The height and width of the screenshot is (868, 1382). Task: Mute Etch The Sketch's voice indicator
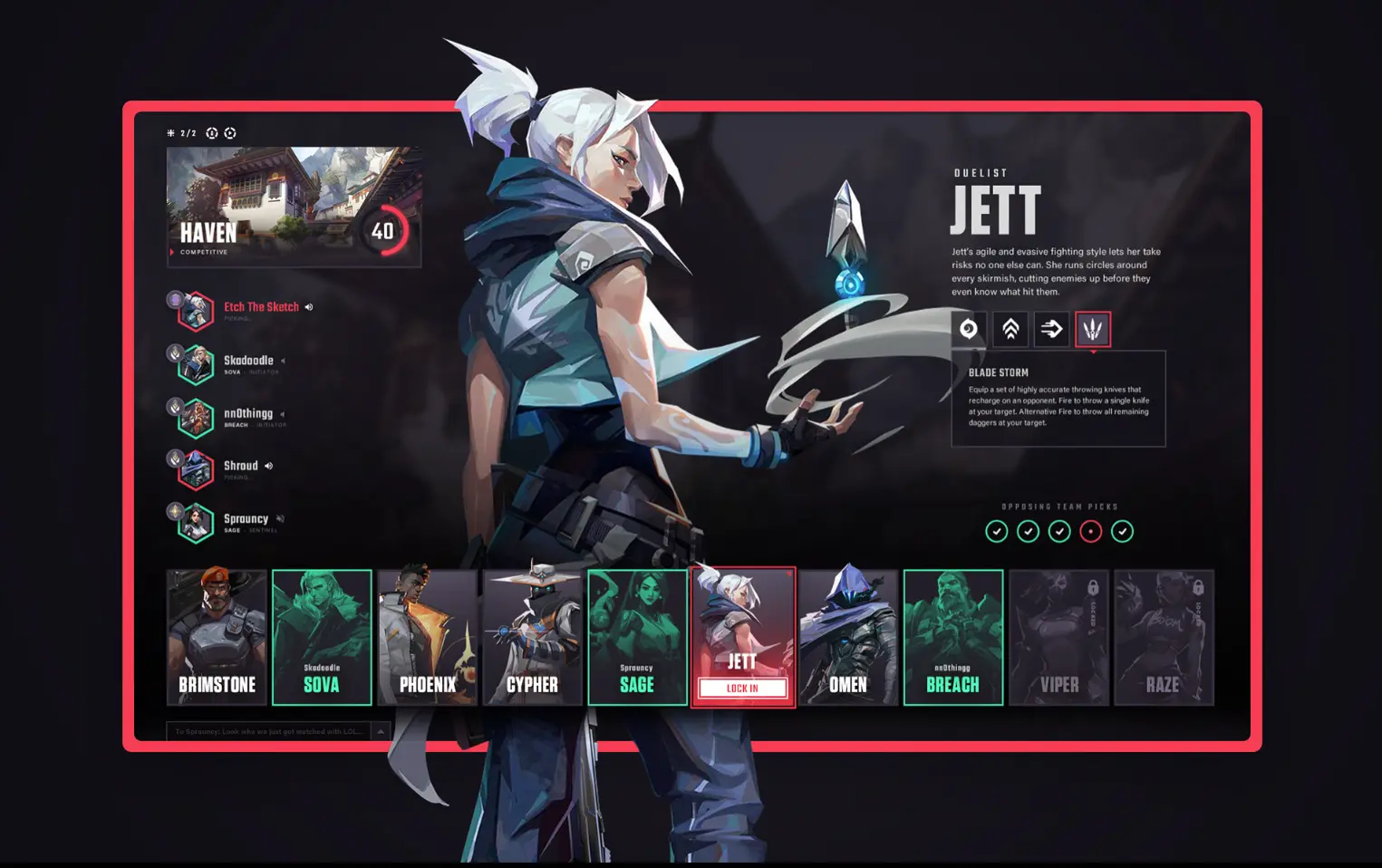pyautogui.click(x=309, y=306)
